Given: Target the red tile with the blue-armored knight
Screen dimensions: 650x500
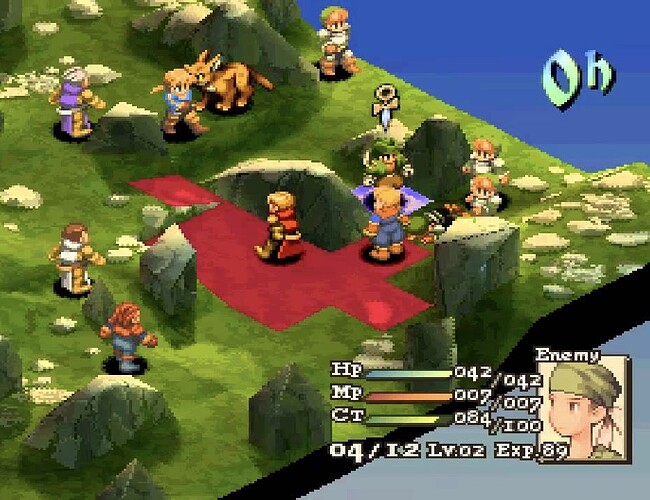Looking at the screenshot, I should pos(383,250).
